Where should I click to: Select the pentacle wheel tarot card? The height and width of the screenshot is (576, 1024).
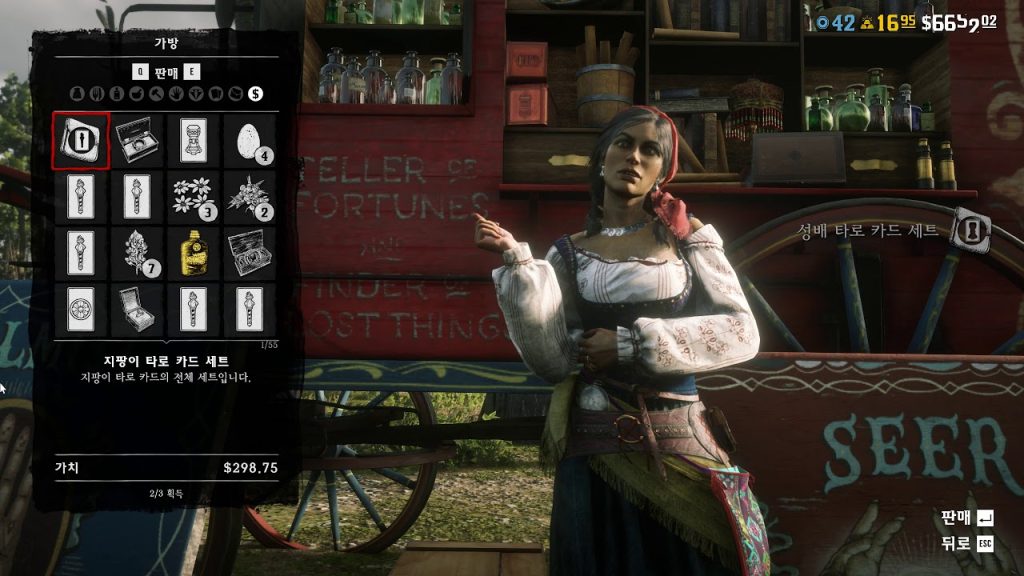point(81,308)
